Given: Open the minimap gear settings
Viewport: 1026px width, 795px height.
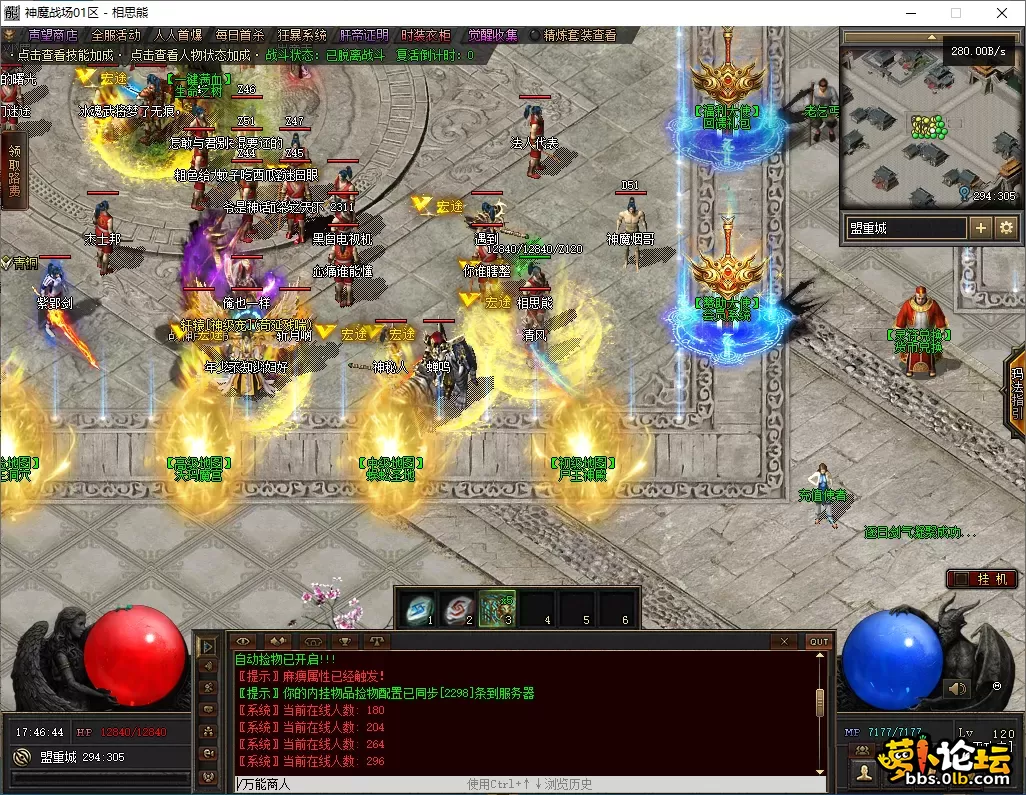Looking at the screenshot, I should point(1005,228).
